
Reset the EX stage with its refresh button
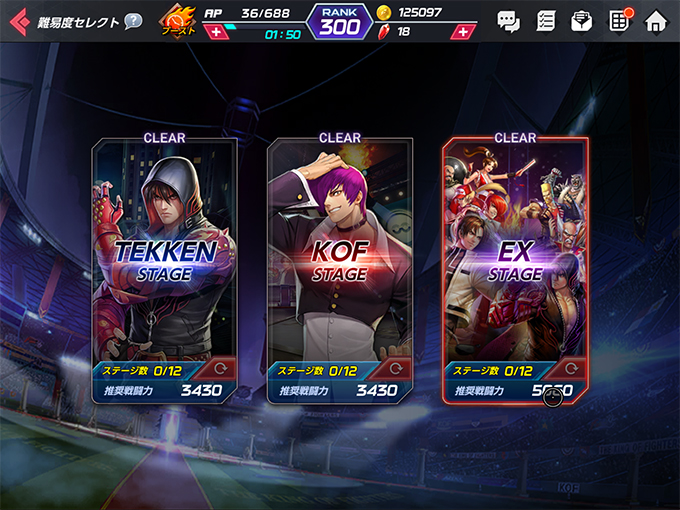(x=574, y=368)
